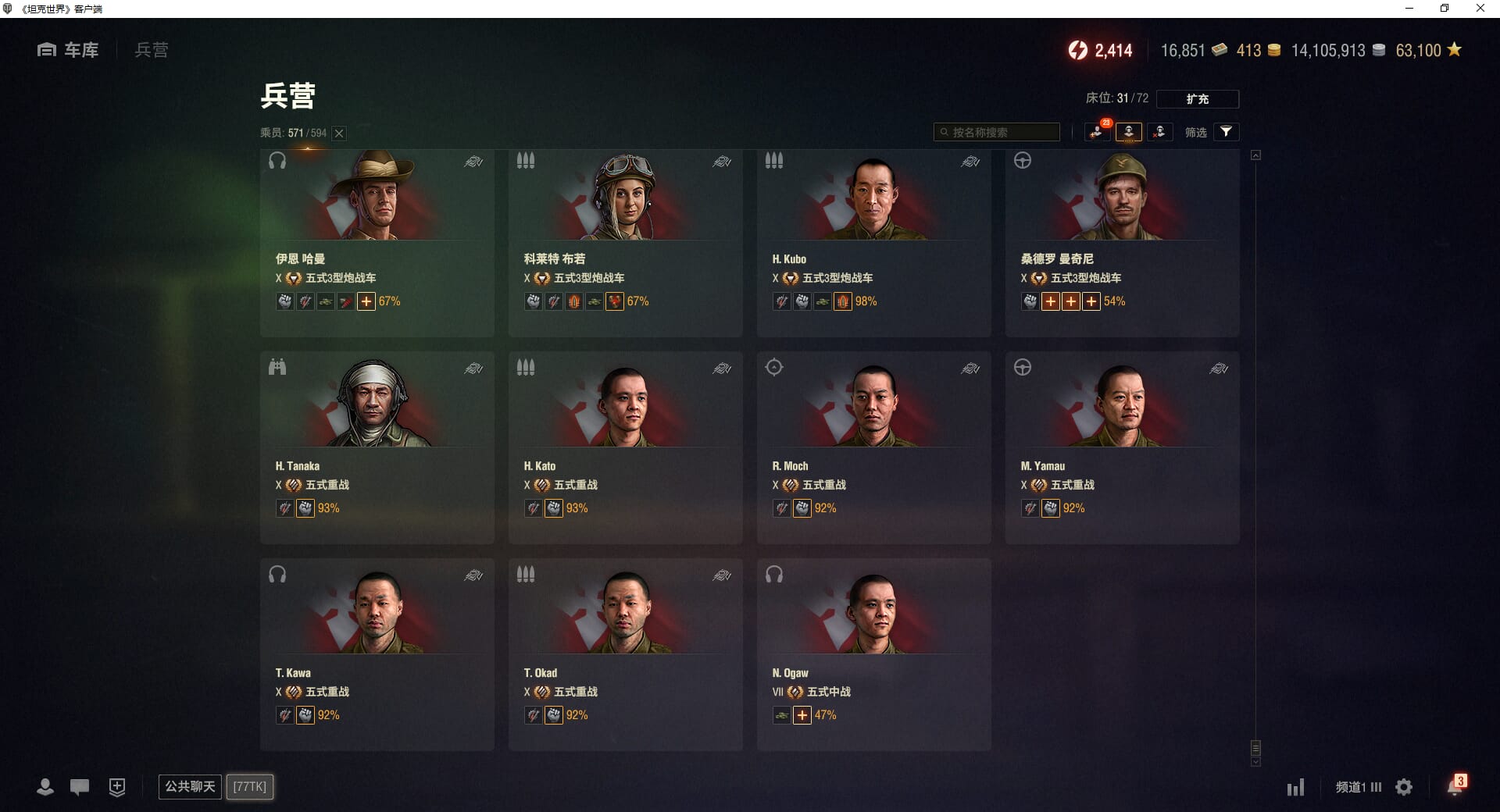Open the N. Ogaw crew card
The height and width of the screenshot is (812, 1500).
point(873,654)
